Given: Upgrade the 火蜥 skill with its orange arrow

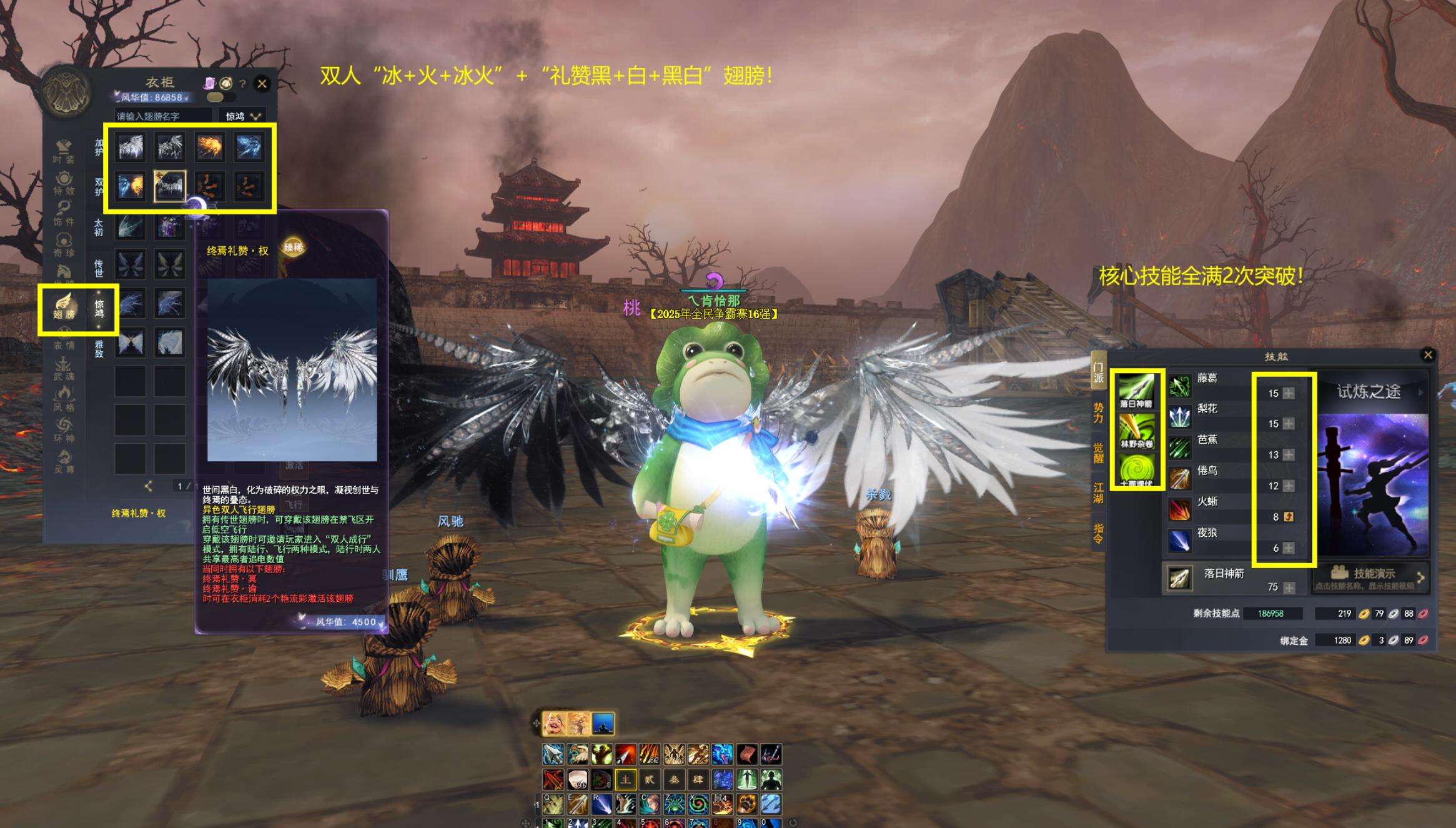Looking at the screenshot, I should click(x=1288, y=517).
